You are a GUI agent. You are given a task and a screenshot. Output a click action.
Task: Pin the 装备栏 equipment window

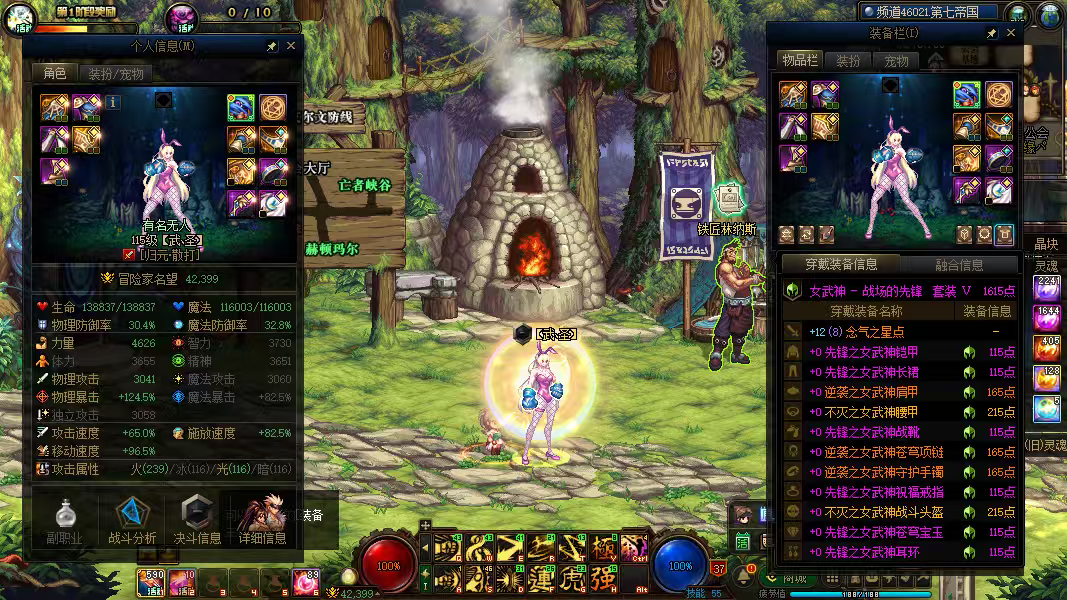click(991, 33)
